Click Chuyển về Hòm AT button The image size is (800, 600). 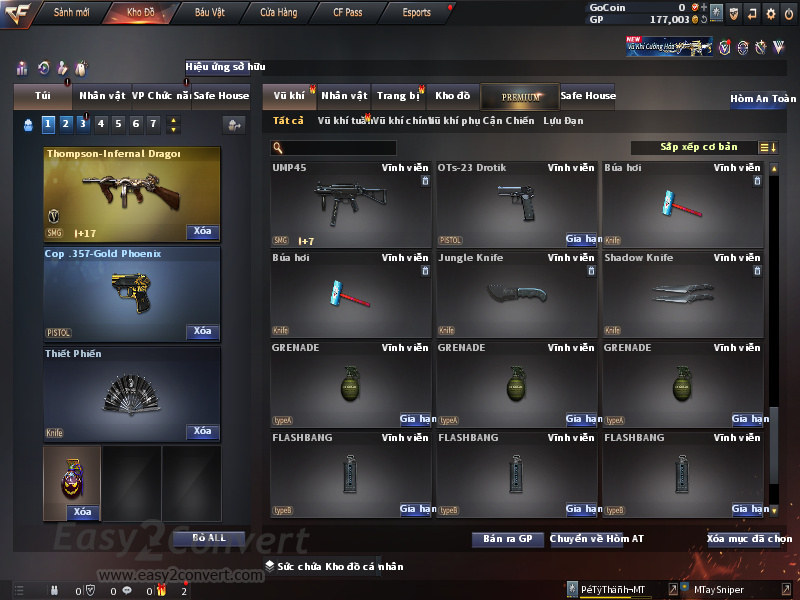pyautogui.click(x=597, y=539)
